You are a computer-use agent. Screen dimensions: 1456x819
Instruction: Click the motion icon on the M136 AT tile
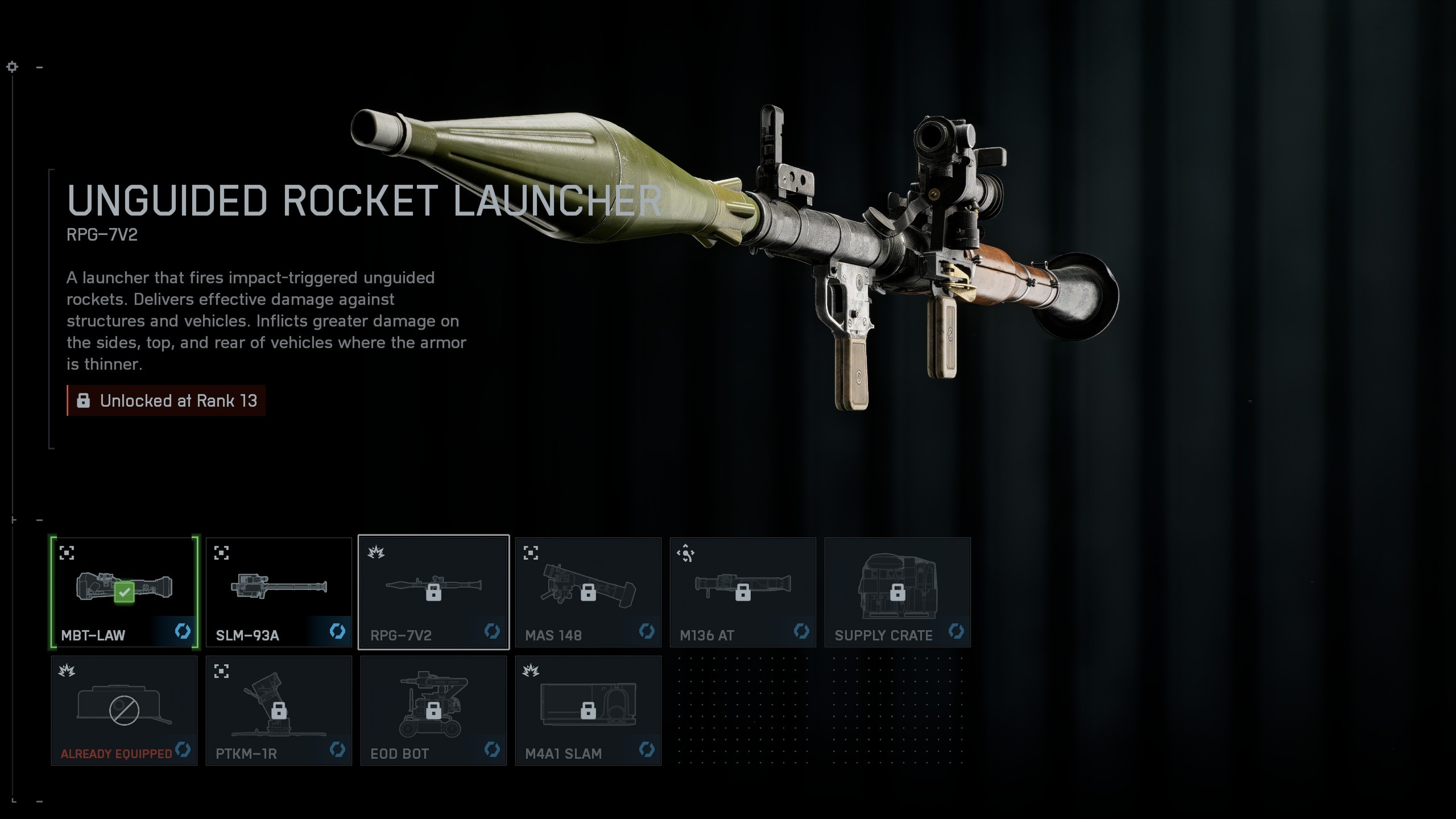click(686, 553)
